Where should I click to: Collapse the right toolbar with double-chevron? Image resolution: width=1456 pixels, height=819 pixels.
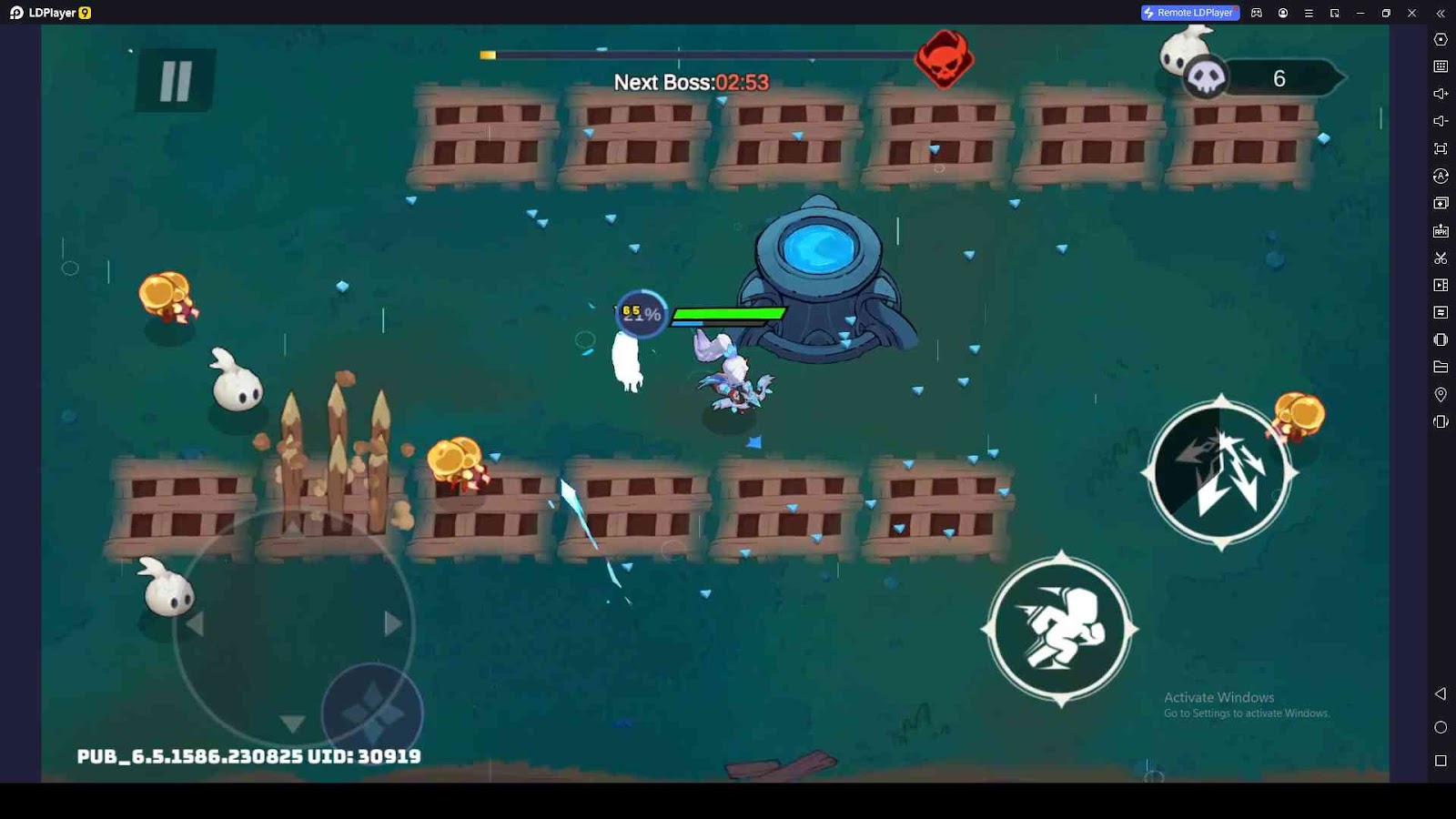click(x=1441, y=13)
